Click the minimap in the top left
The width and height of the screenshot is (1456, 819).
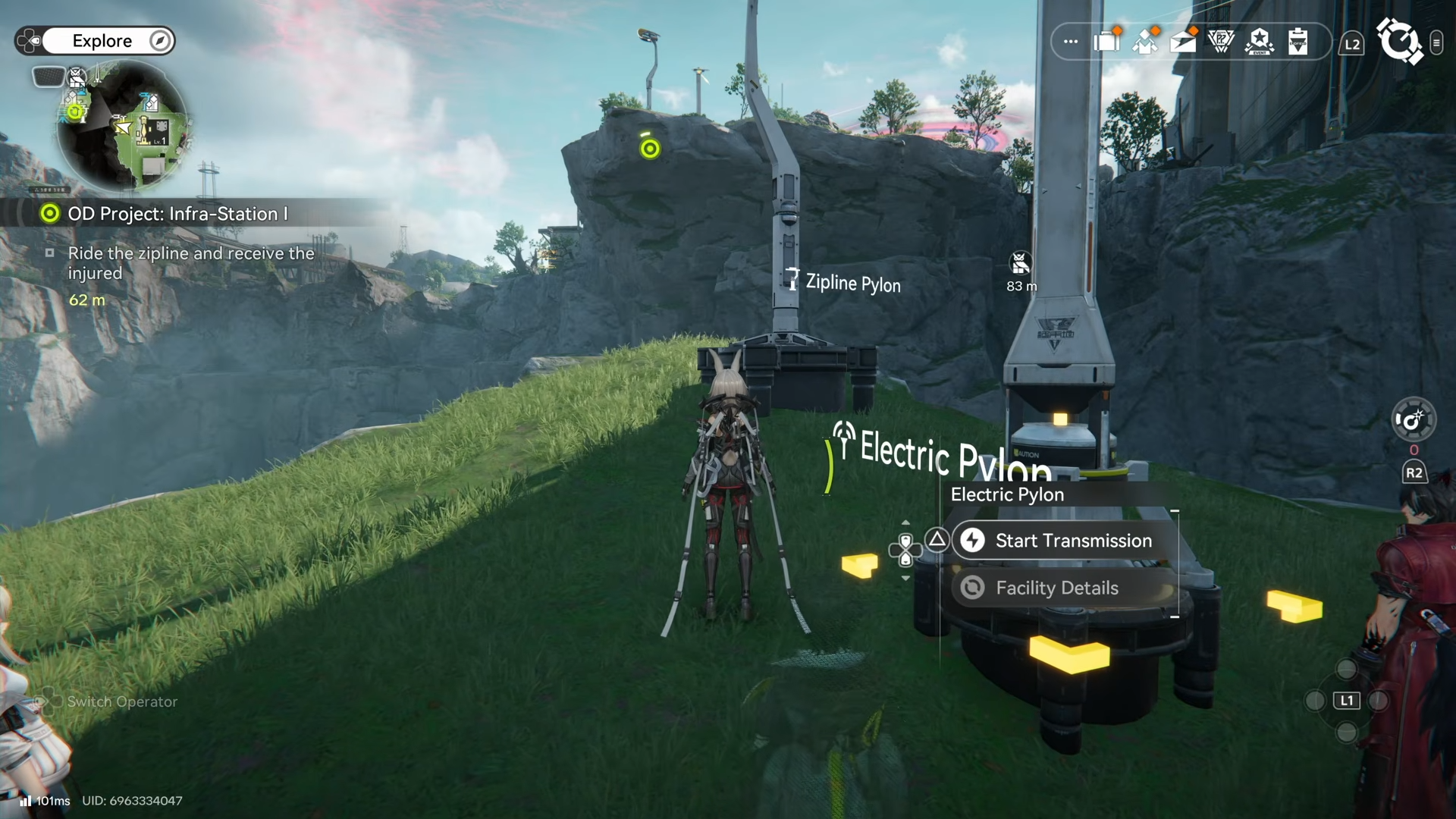point(125,129)
